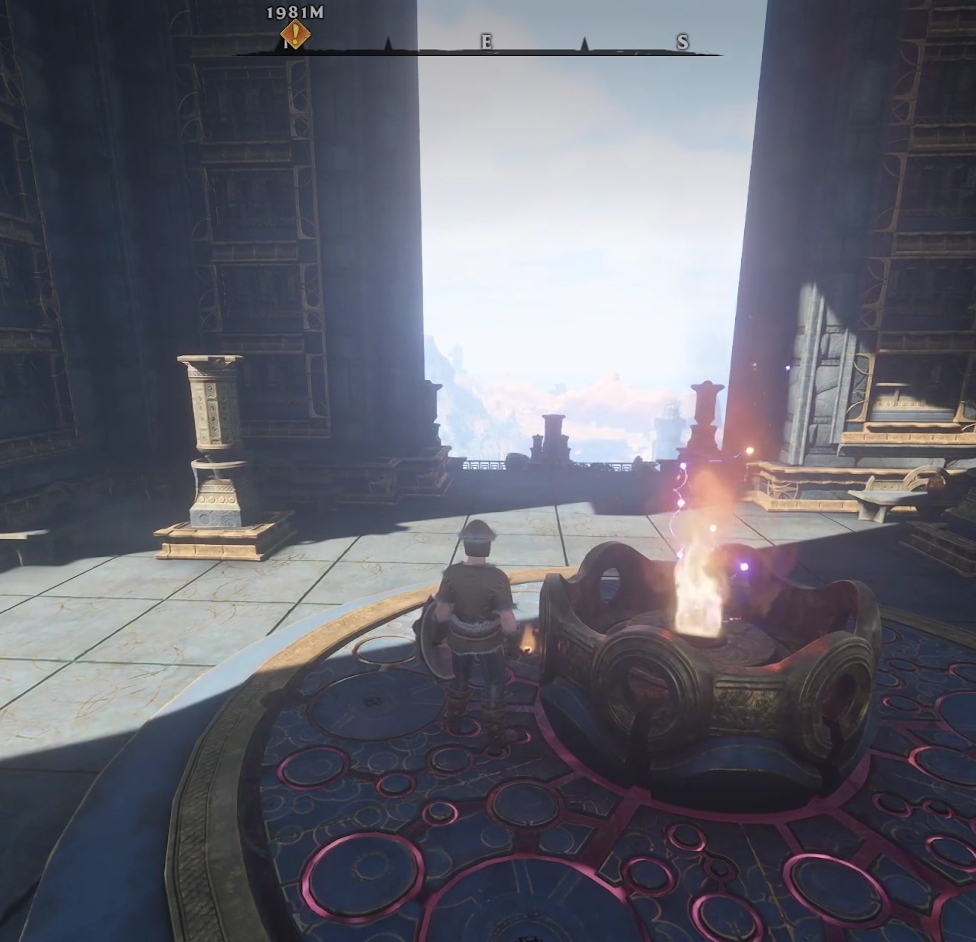Click the compass bar's East marker
The image size is (976, 942).
click(x=487, y=42)
